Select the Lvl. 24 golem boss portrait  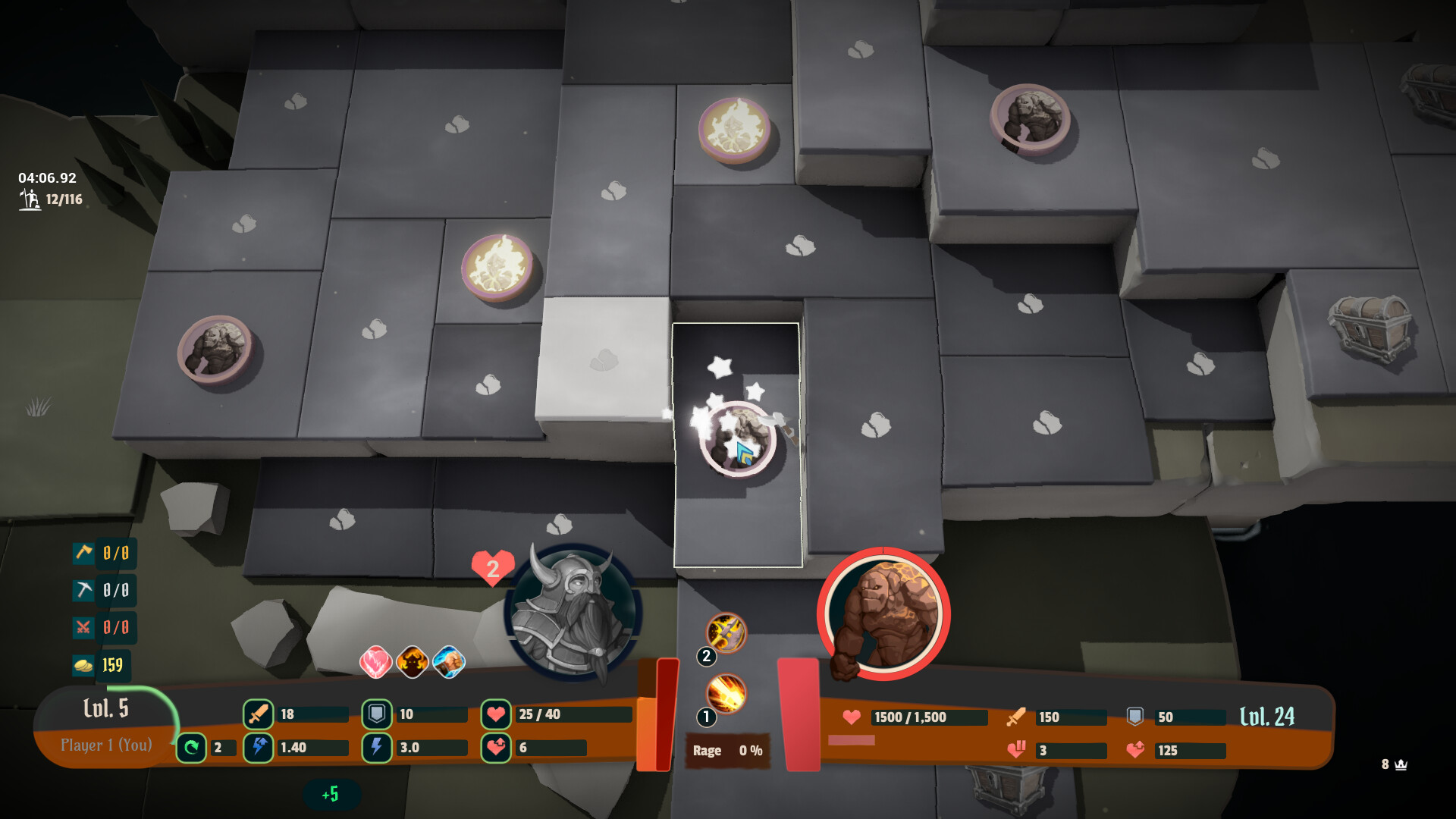pos(884,614)
